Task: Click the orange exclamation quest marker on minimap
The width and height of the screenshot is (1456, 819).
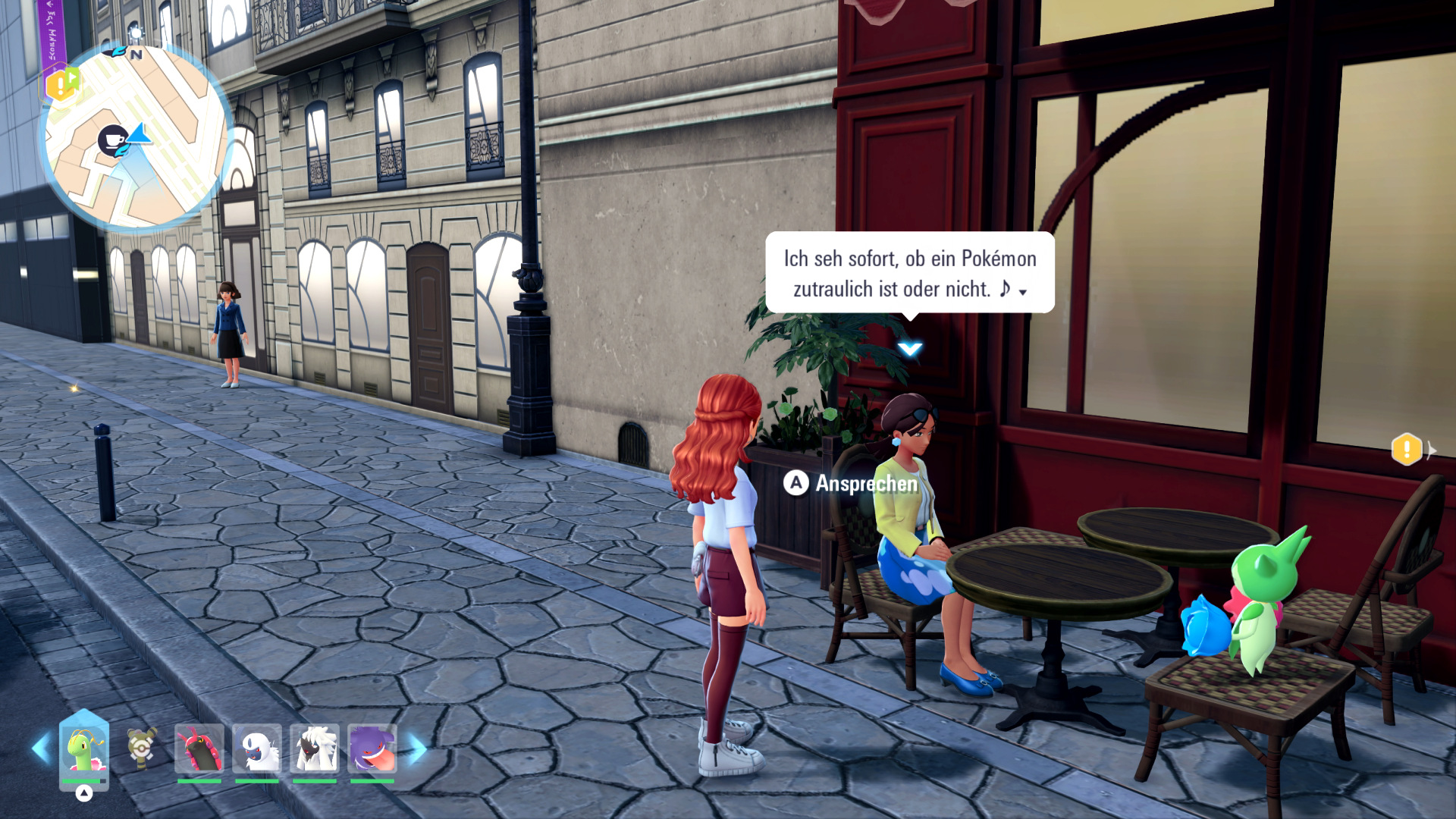Action: 59,85
